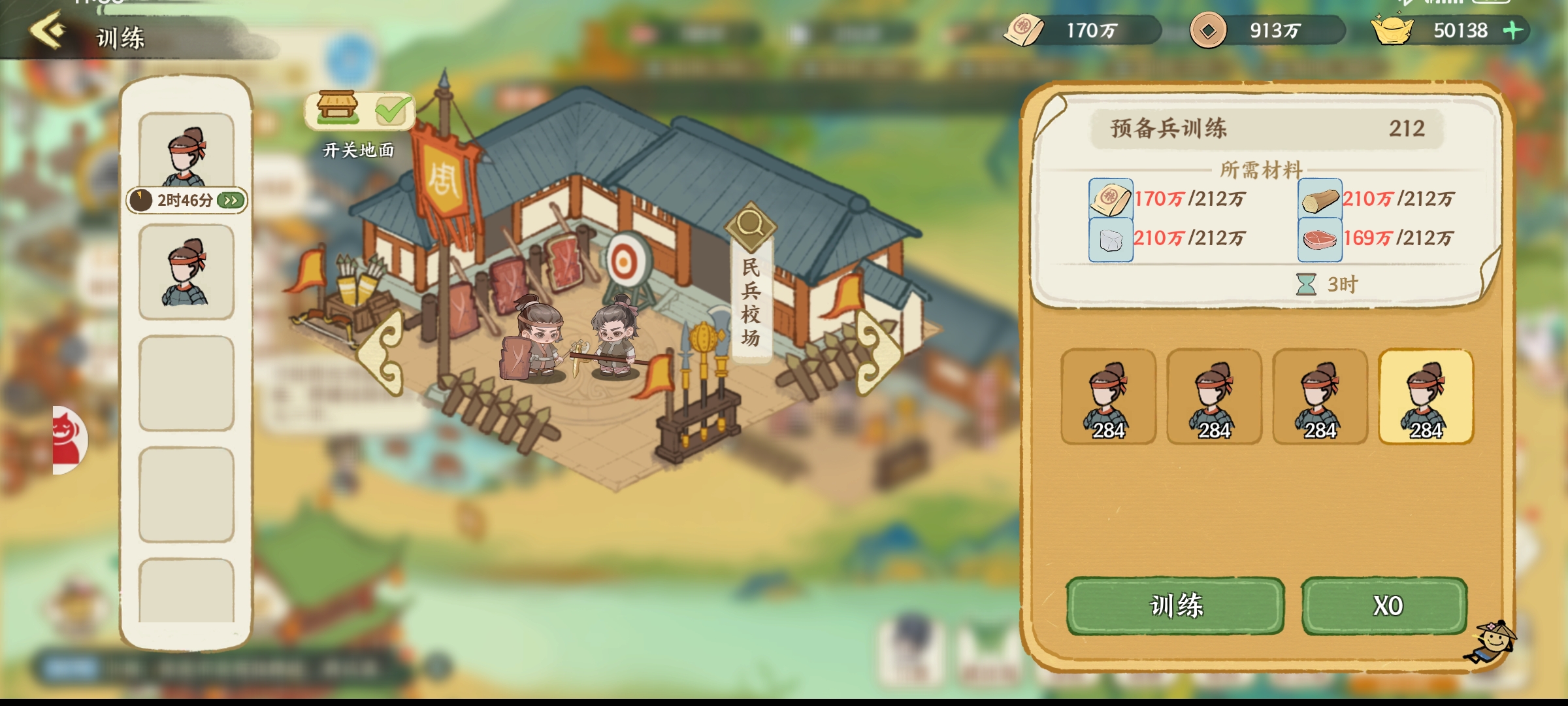Tap the straw hat character icon
Screen dimensions: 1568x706
[x=1492, y=642]
